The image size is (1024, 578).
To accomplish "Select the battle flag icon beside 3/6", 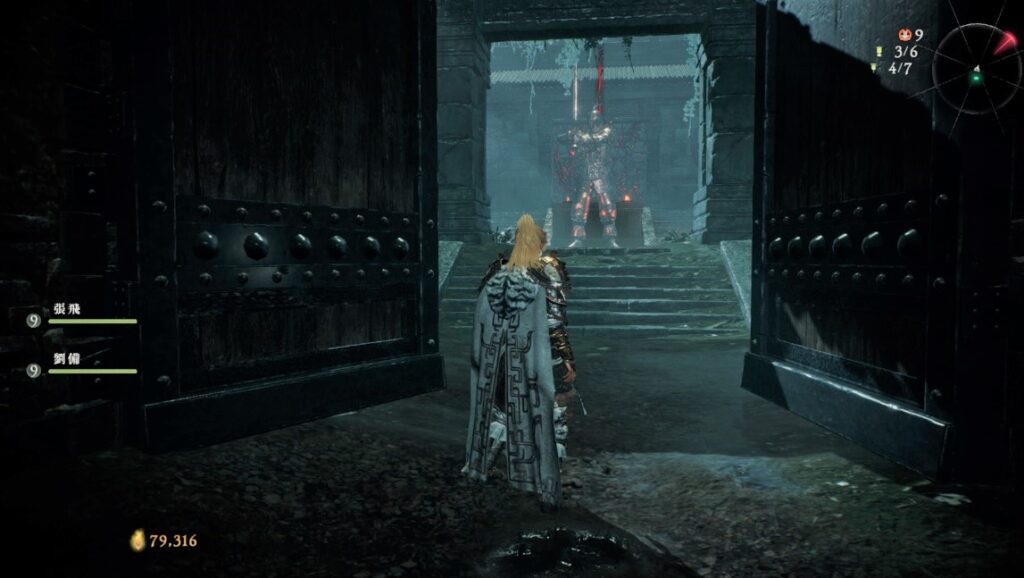I will [x=880, y=51].
